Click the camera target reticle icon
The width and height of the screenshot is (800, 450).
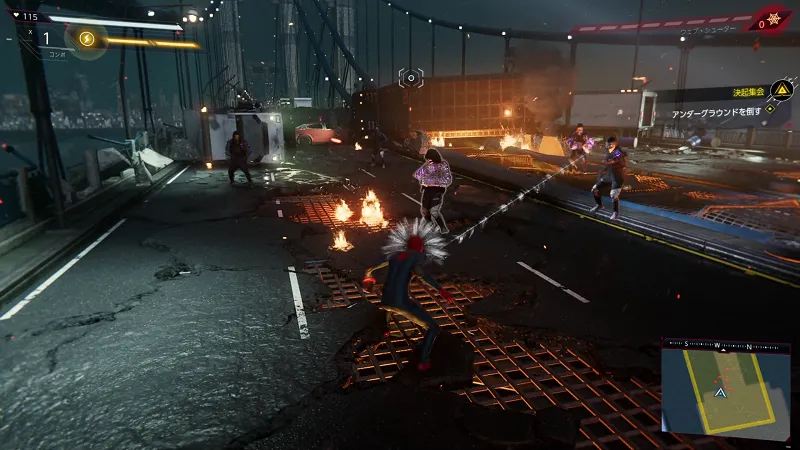[410, 77]
